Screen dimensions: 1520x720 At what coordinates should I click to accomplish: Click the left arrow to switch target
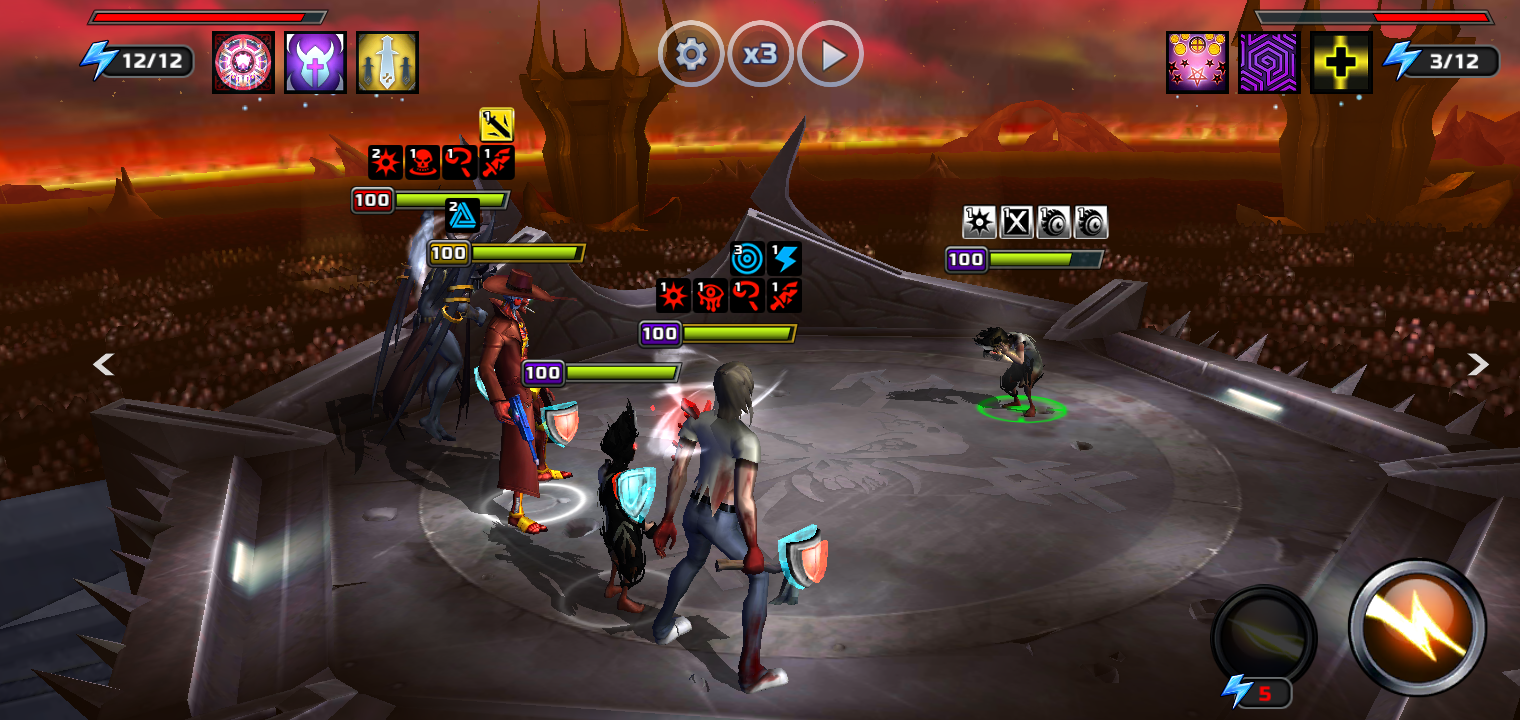[103, 365]
